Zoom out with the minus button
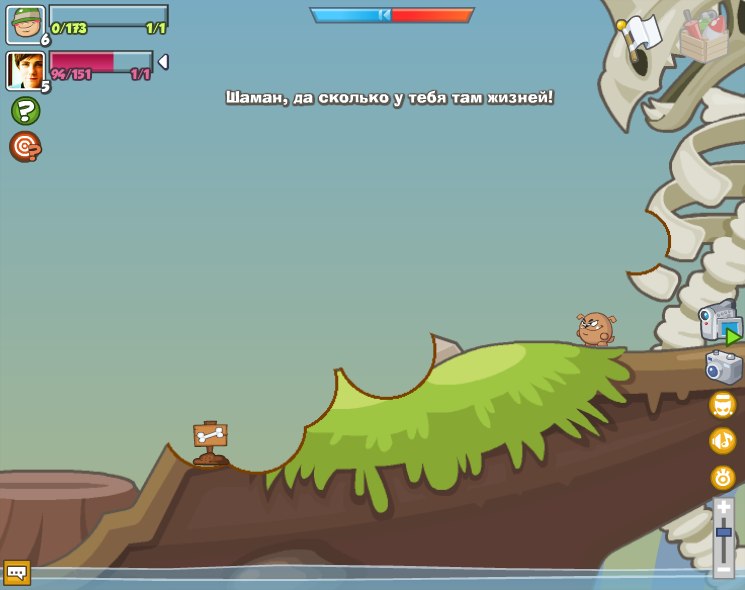Image resolution: width=745 pixels, height=590 pixels. point(723,569)
